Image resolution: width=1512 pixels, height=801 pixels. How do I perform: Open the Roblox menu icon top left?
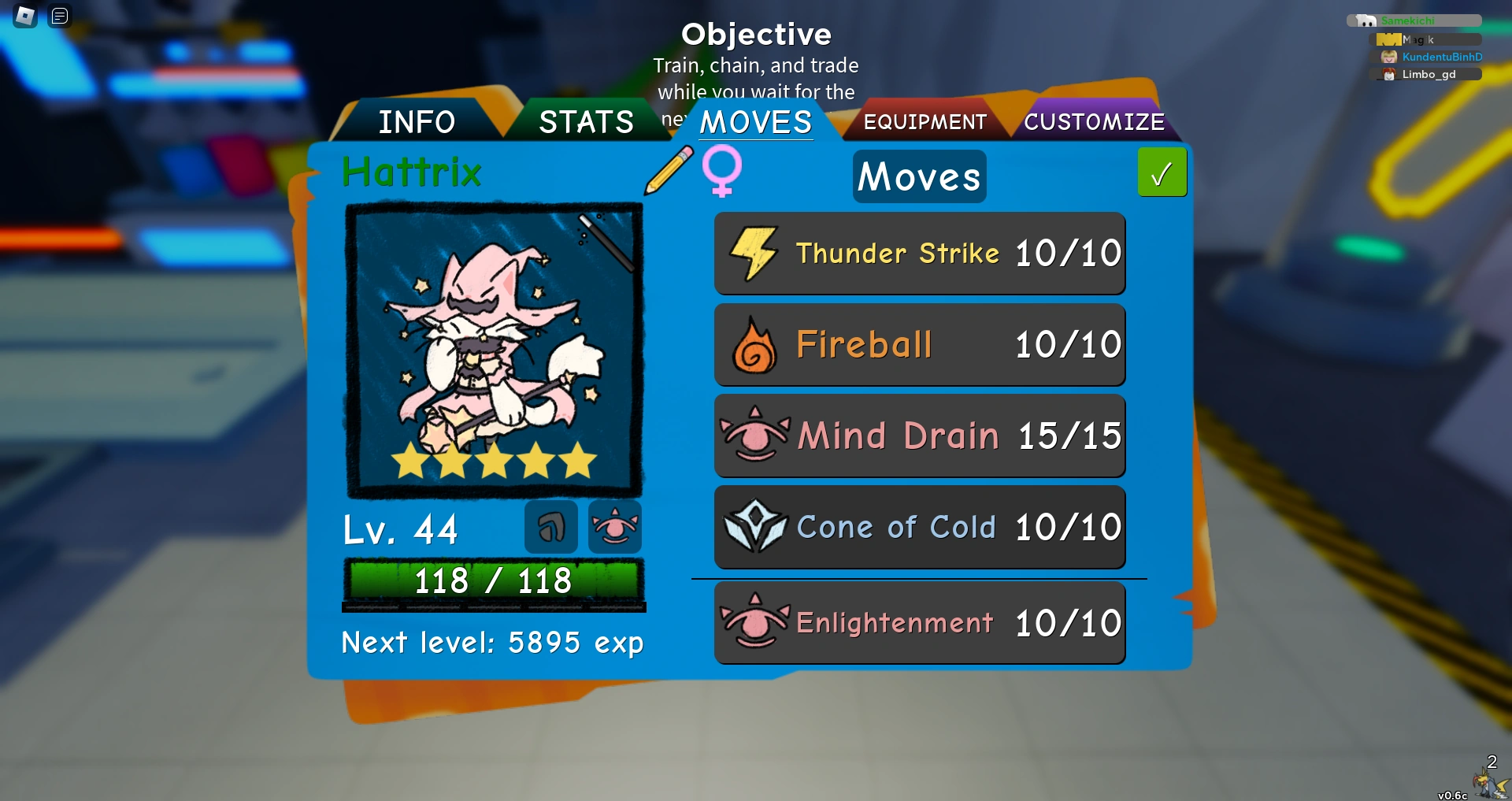coord(24,16)
